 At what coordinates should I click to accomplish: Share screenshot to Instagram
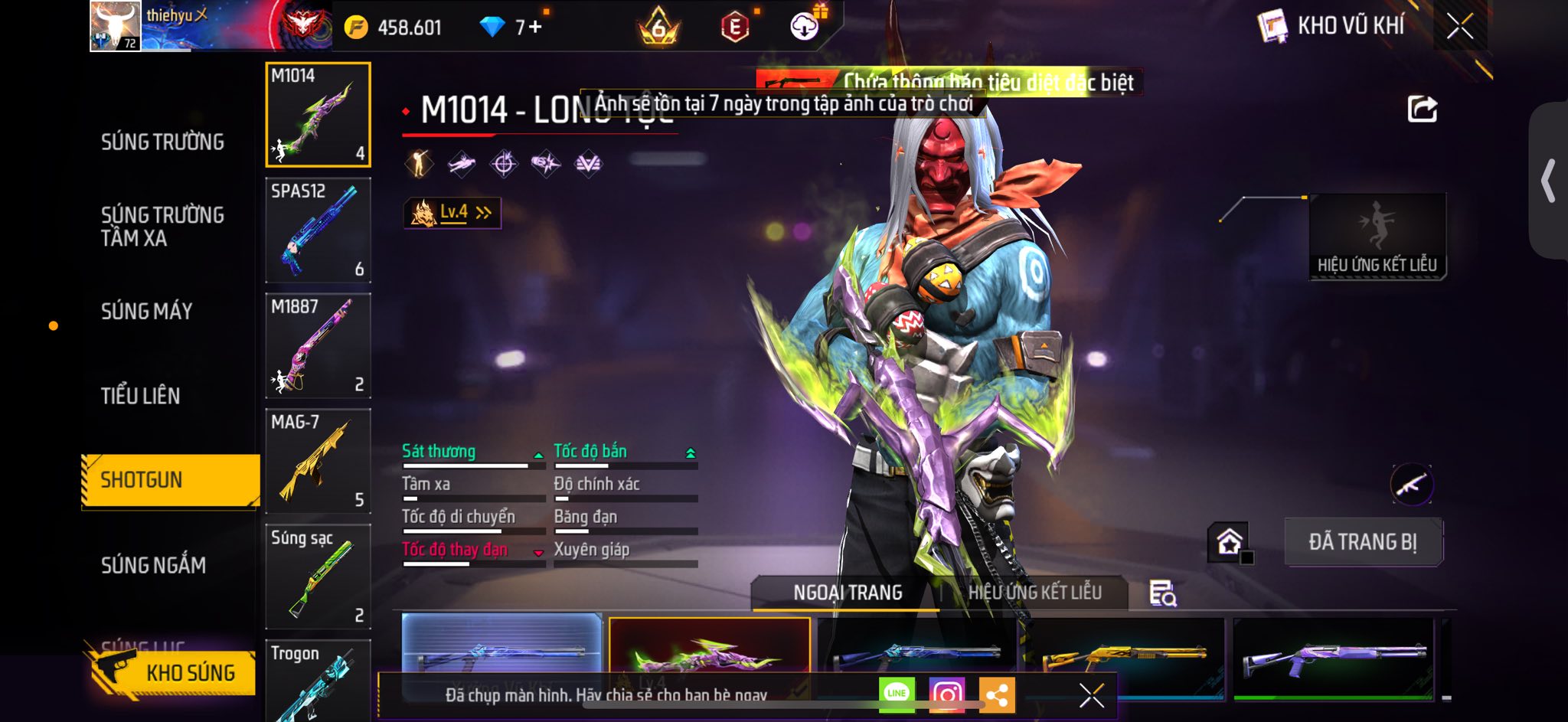(946, 694)
